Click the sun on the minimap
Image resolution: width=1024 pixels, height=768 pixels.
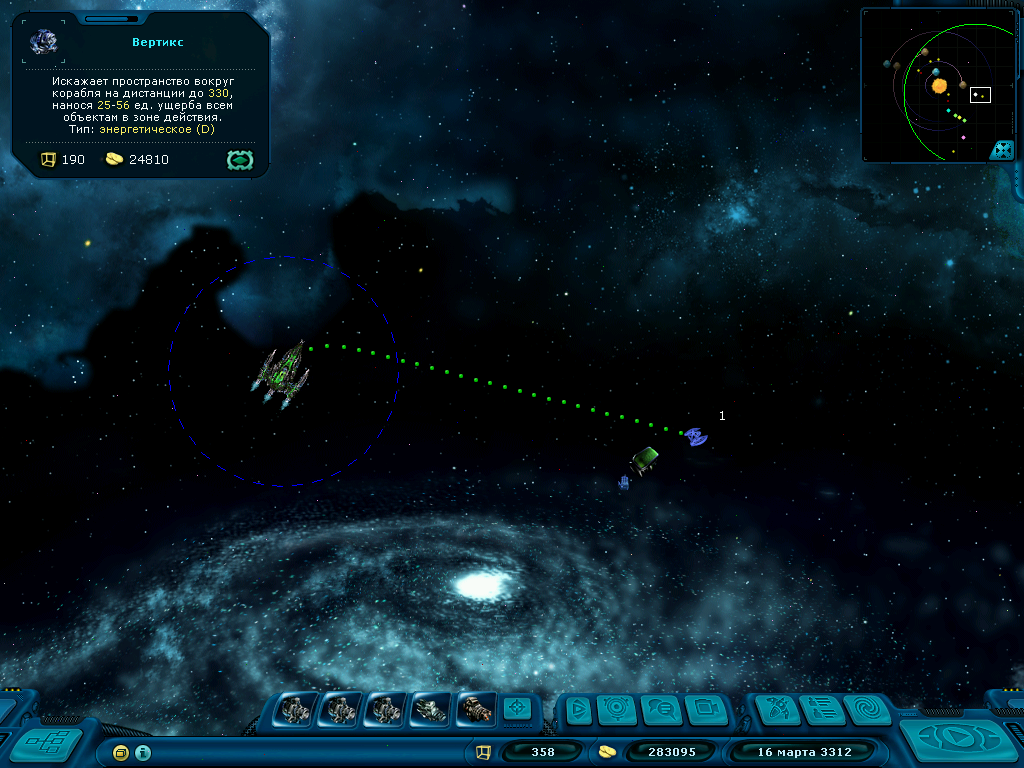click(939, 86)
